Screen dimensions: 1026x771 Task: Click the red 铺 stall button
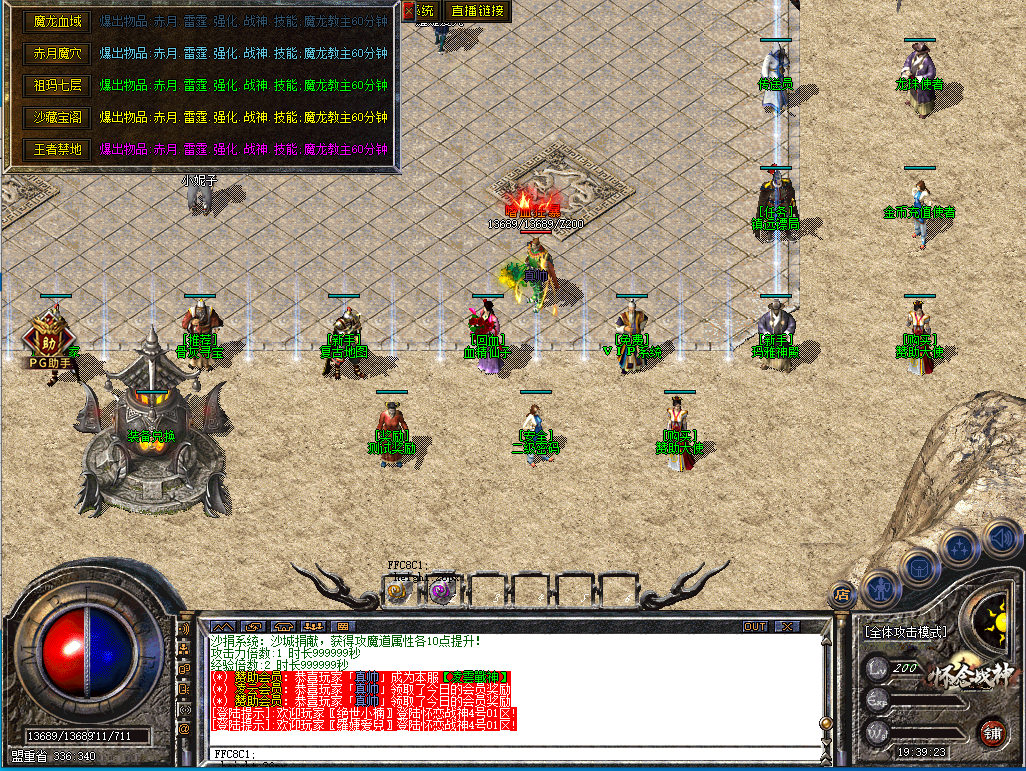[991, 731]
